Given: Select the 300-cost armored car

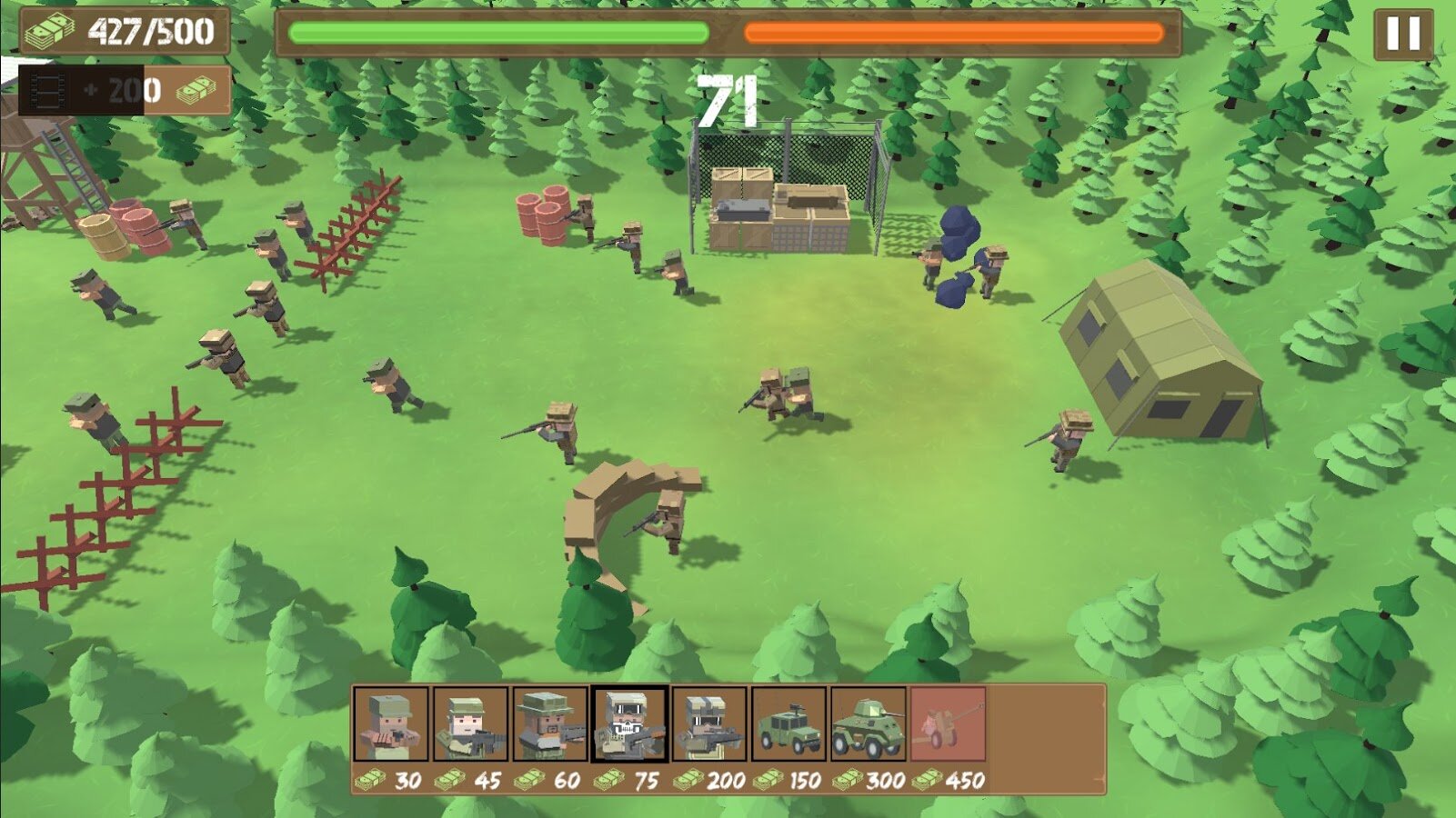Looking at the screenshot, I should [x=869, y=724].
